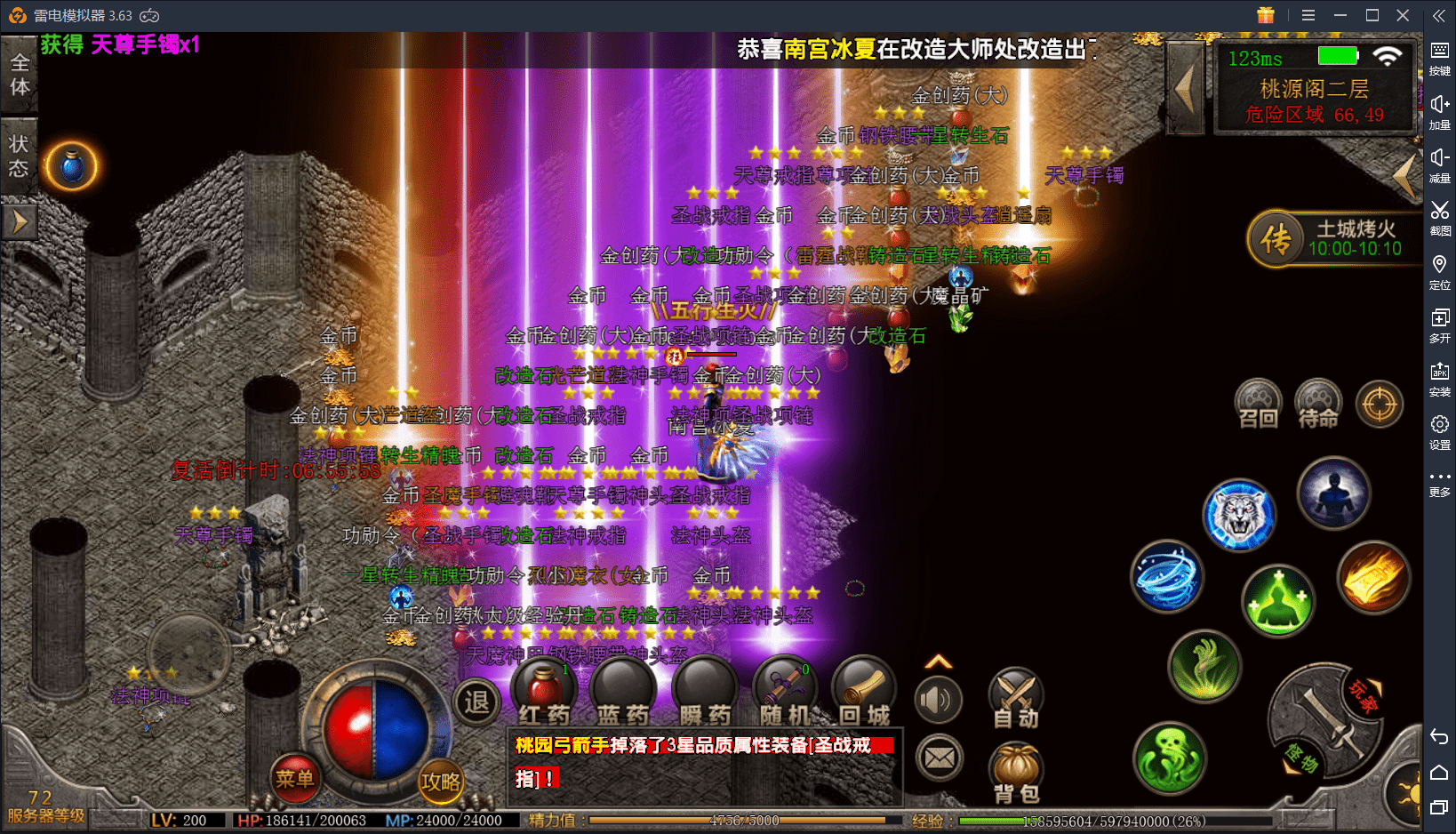Cast the blue whirlwind skill
Viewport: 1456px width, 834px height.
(1167, 576)
